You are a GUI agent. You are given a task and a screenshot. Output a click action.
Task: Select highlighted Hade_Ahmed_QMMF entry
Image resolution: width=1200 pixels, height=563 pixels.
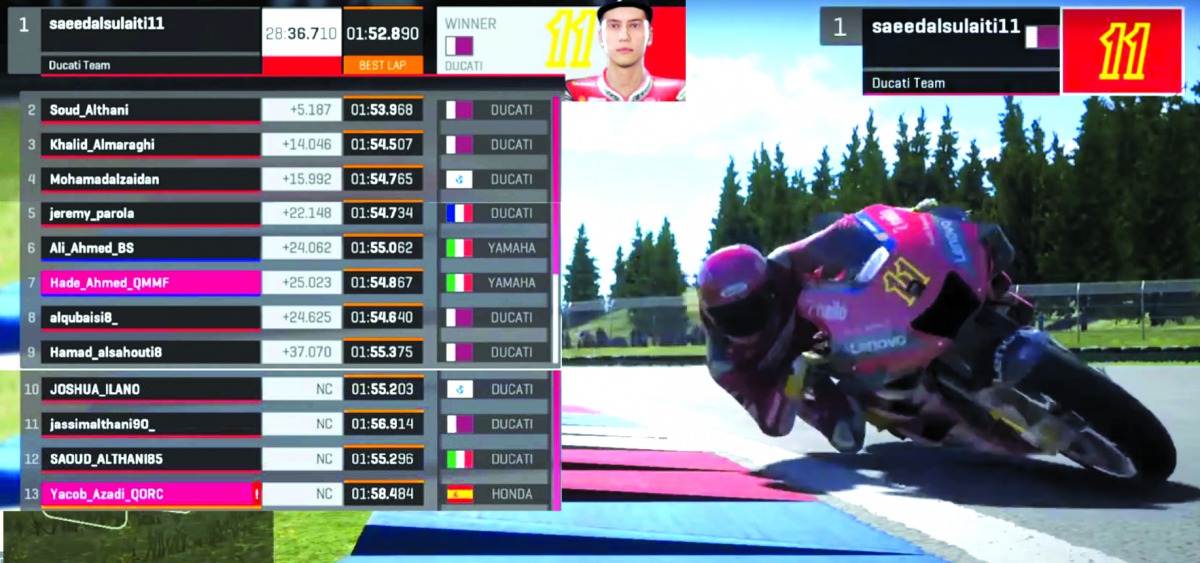[x=150, y=283]
